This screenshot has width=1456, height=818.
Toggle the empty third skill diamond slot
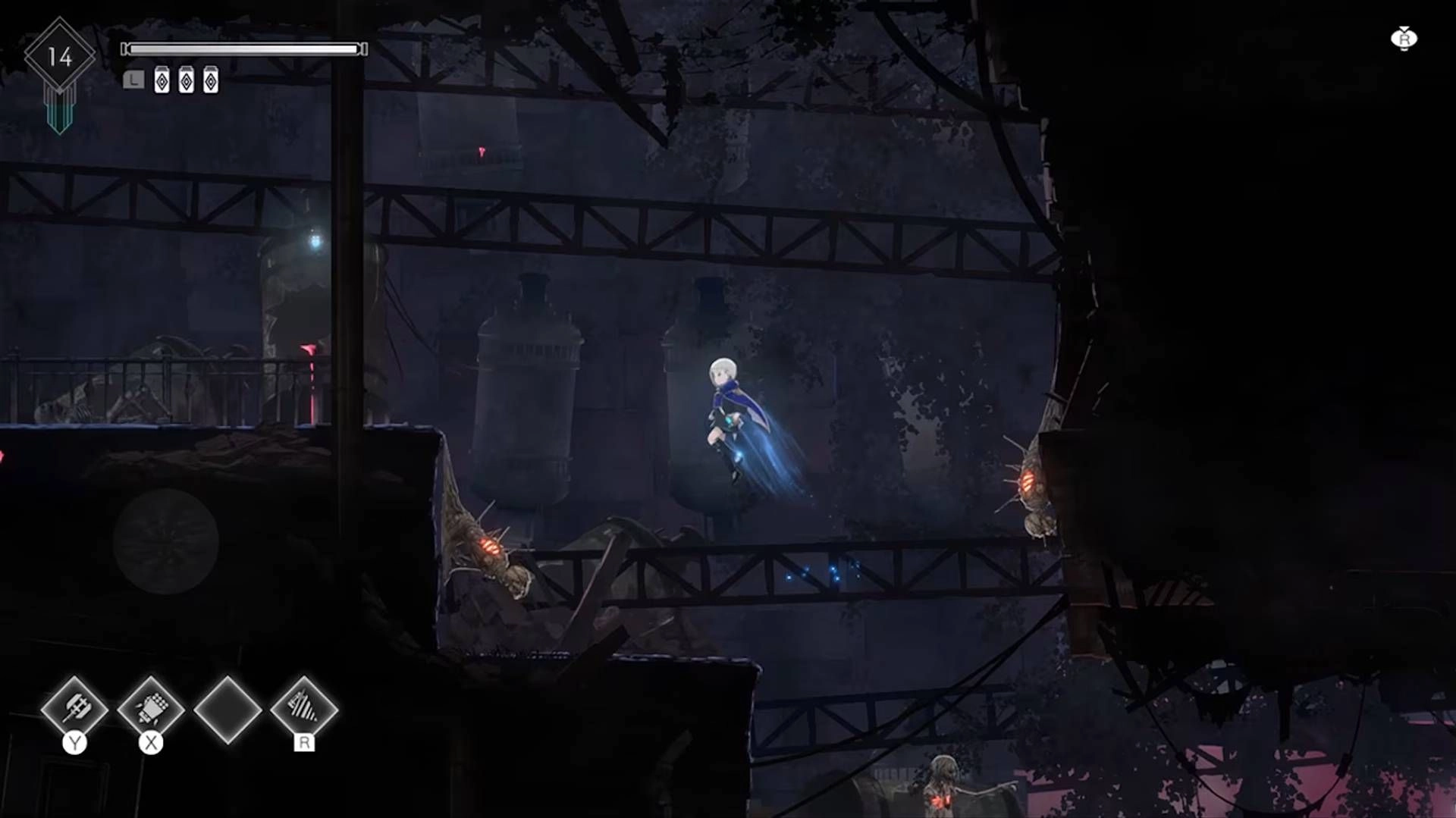tap(227, 711)
